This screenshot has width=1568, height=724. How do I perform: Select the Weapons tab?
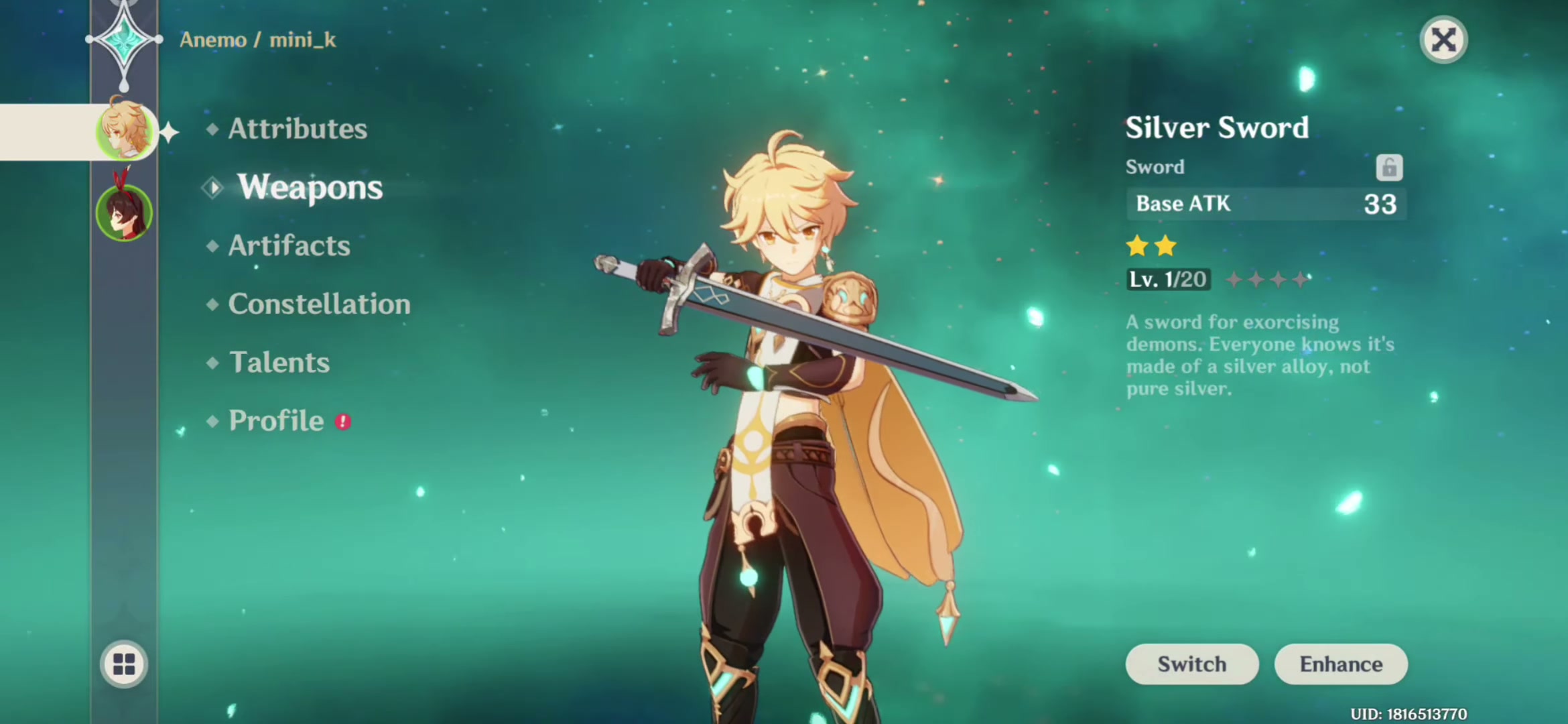coord(310,187)
